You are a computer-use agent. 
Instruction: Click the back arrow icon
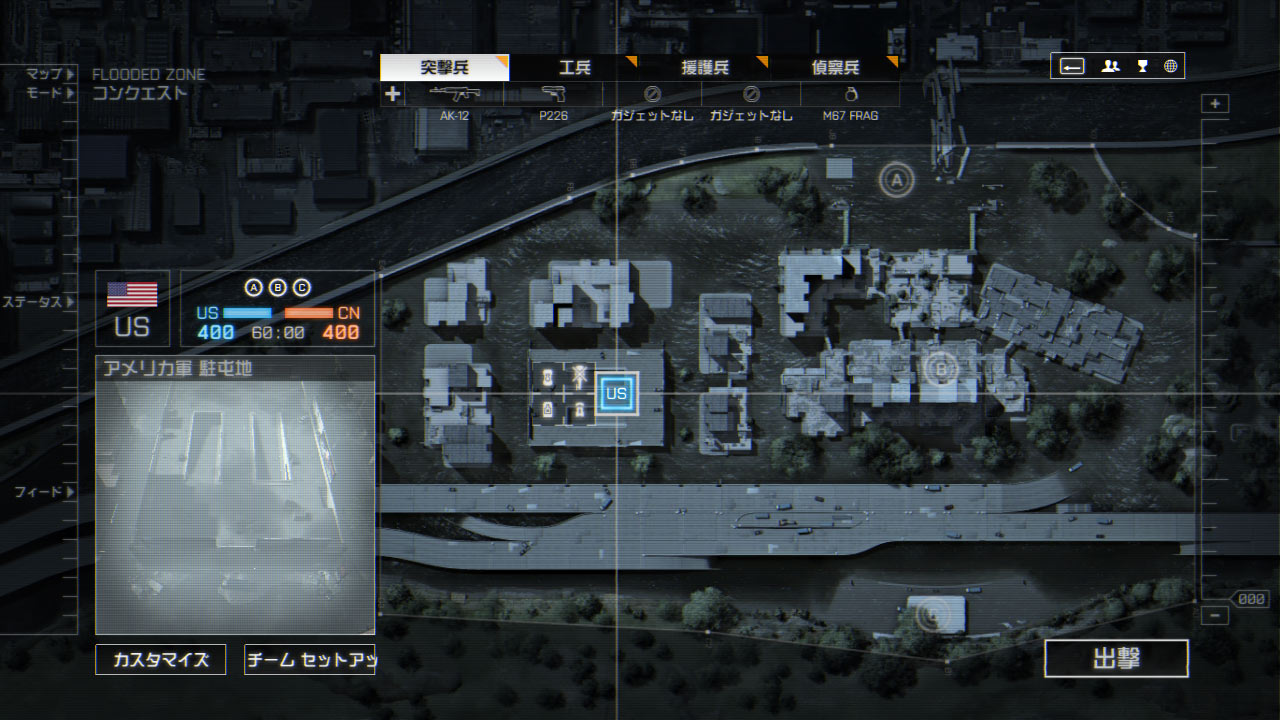tap(1072, 66)
